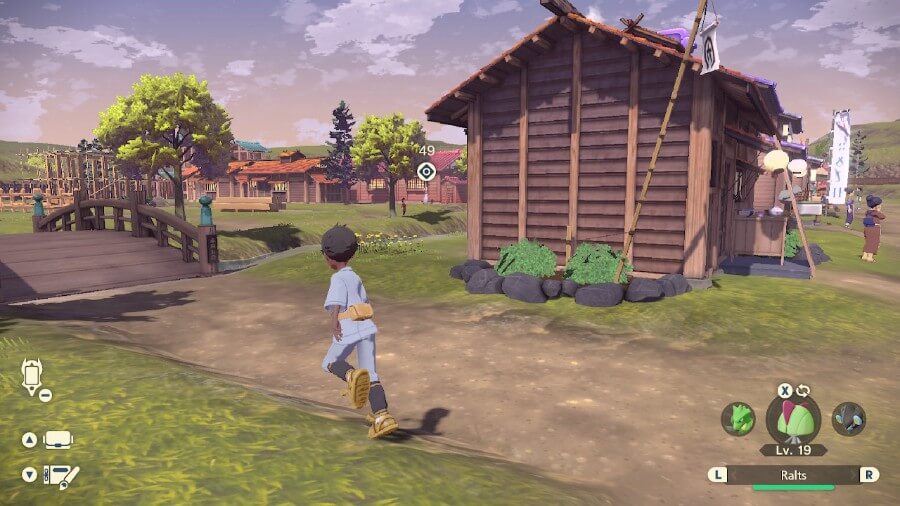Choose the green Scyther party icon

point(737,418)
